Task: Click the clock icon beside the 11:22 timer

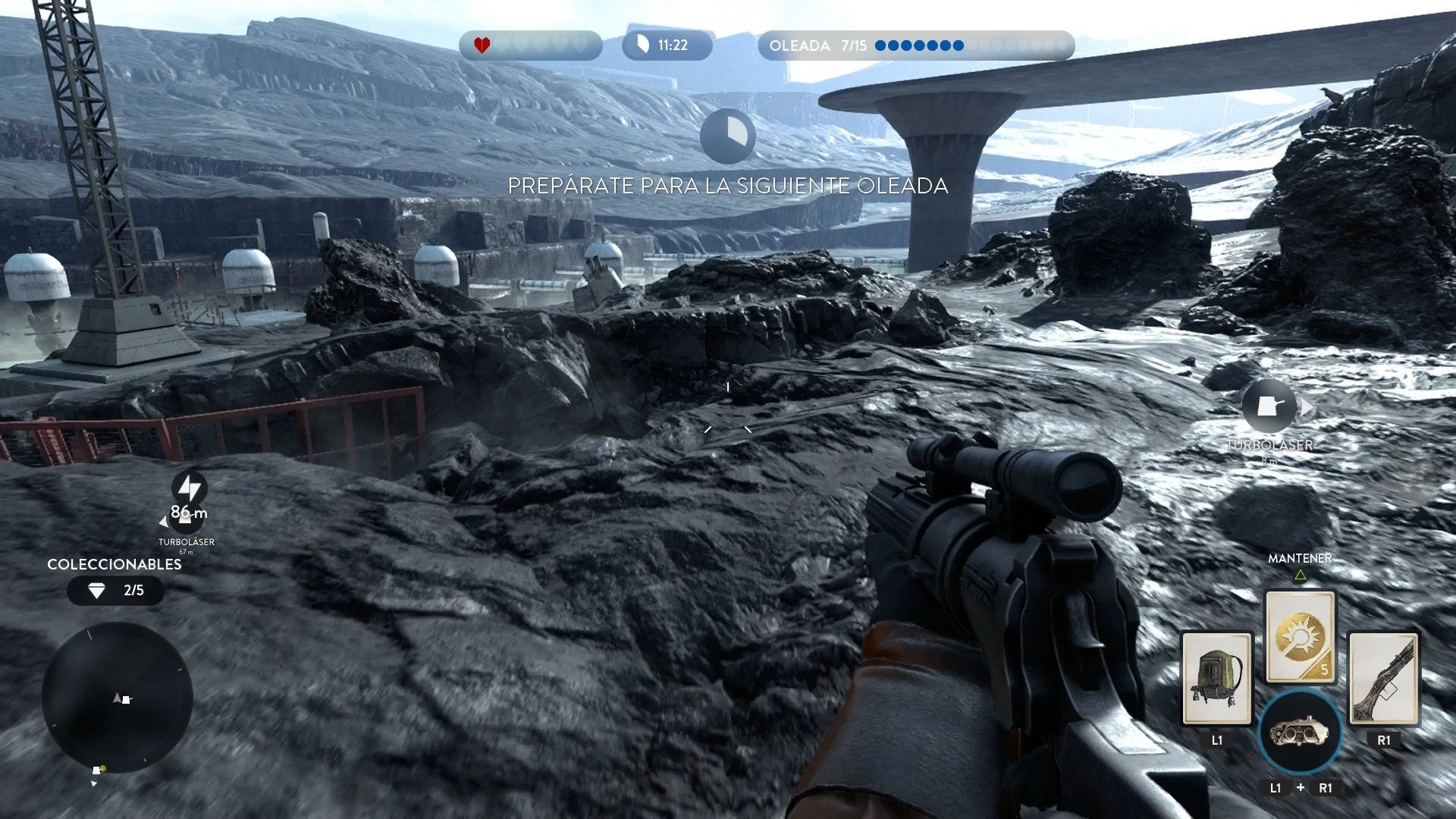Action: (x=642, y=44)
